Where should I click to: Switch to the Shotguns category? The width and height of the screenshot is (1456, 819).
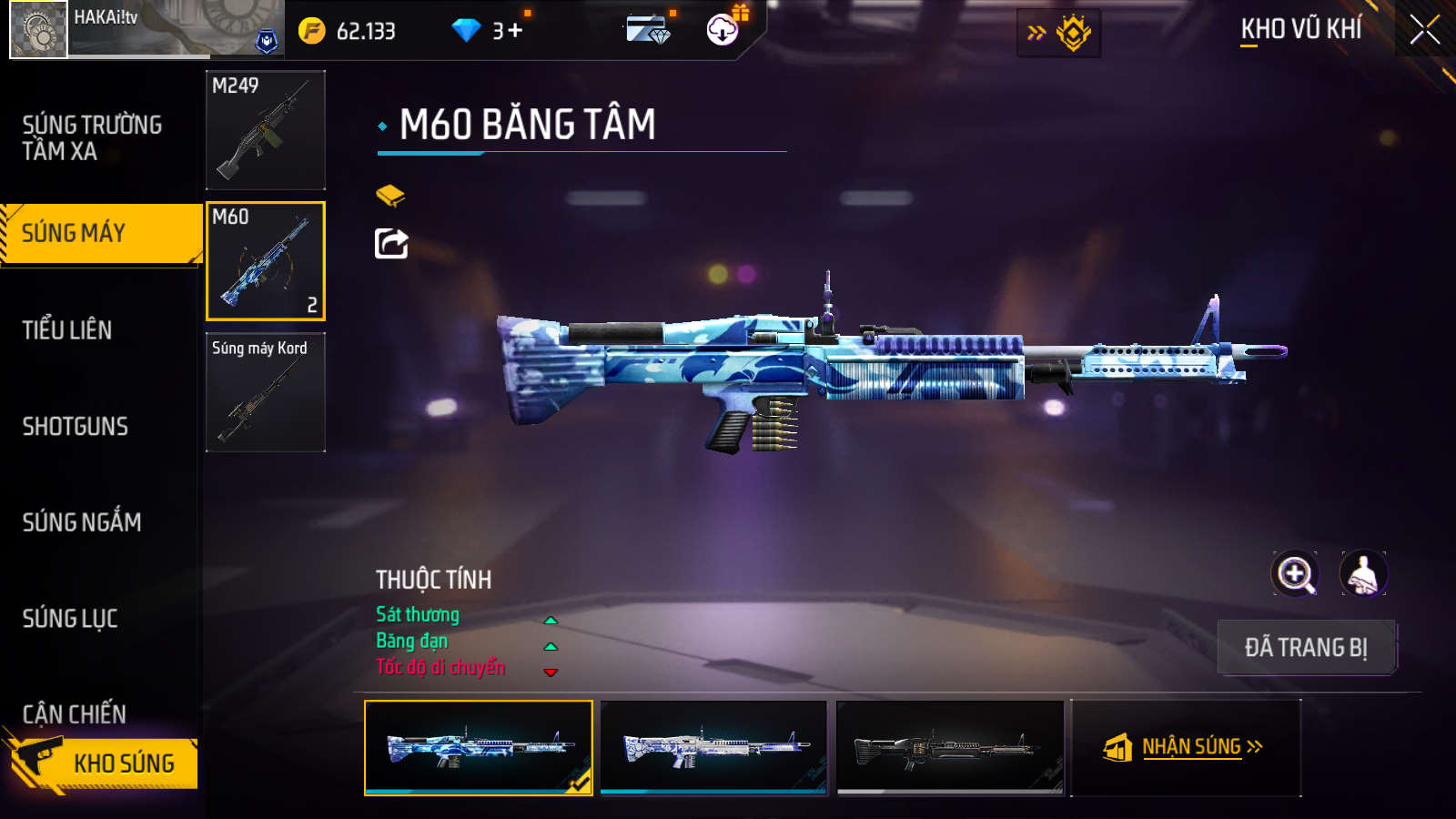click(76, 426)
